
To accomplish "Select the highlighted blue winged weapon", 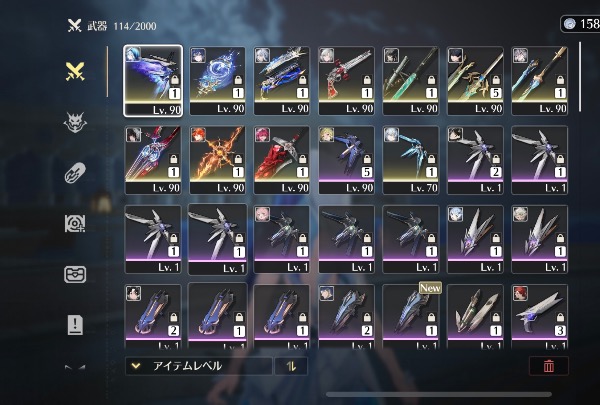I will tap(153, 80).
